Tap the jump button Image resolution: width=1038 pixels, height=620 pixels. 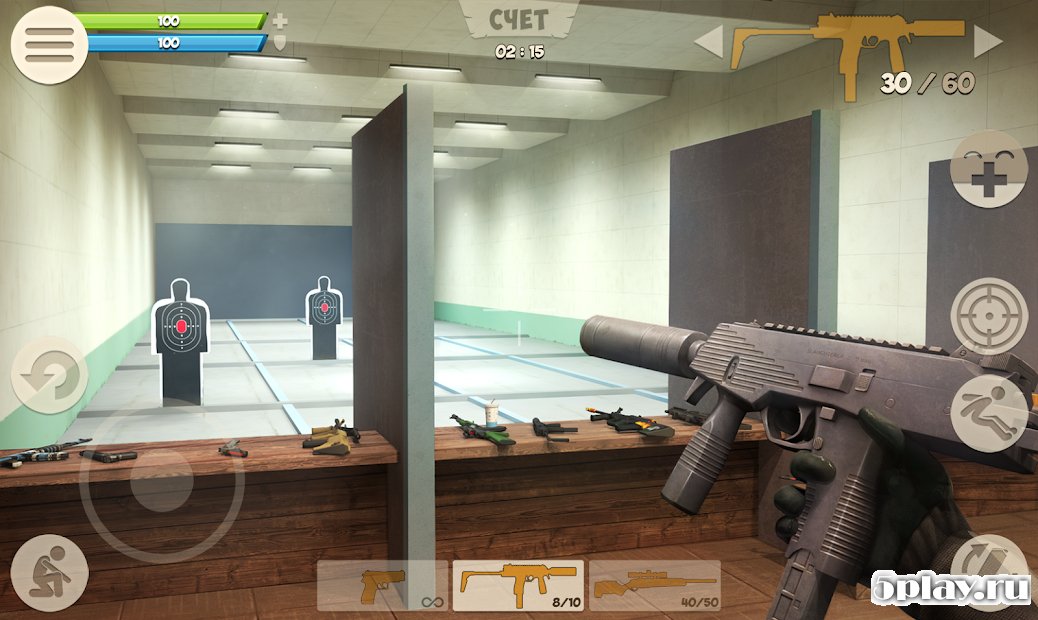click(988, 412)
